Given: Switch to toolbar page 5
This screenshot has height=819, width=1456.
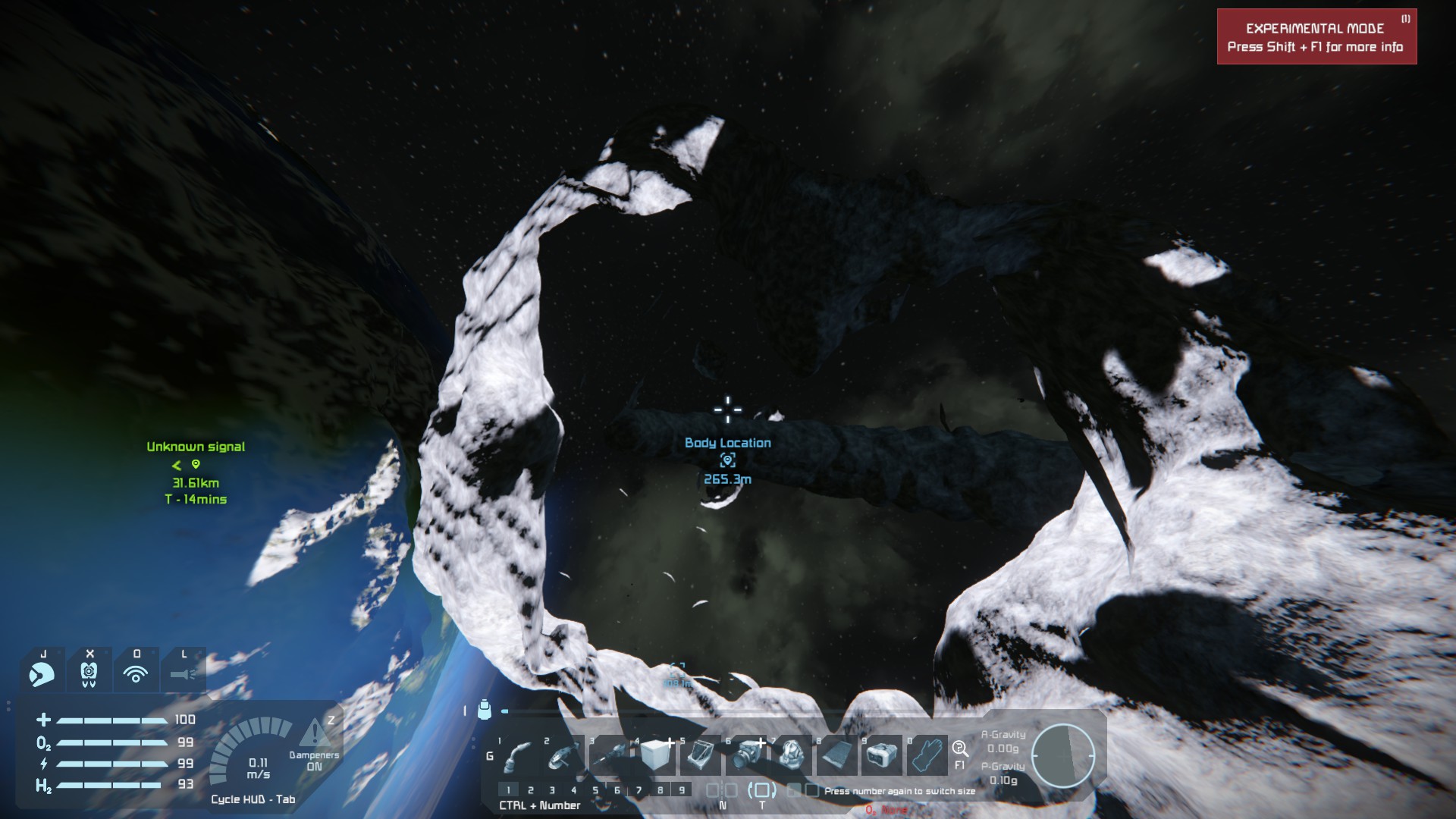Looking at the screenshot, I should (595, 790).
